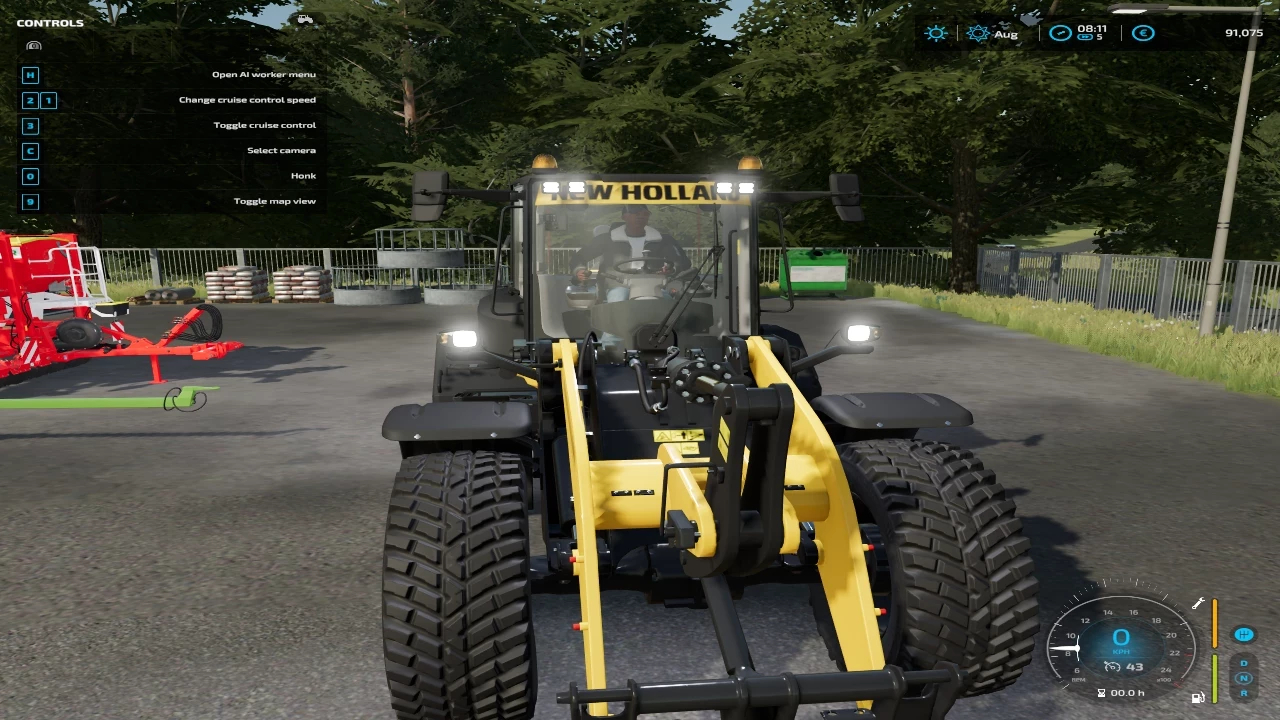The image size is (1280, 720).
Task: Open finances via the euro icon
Action: click(1142, 33)
